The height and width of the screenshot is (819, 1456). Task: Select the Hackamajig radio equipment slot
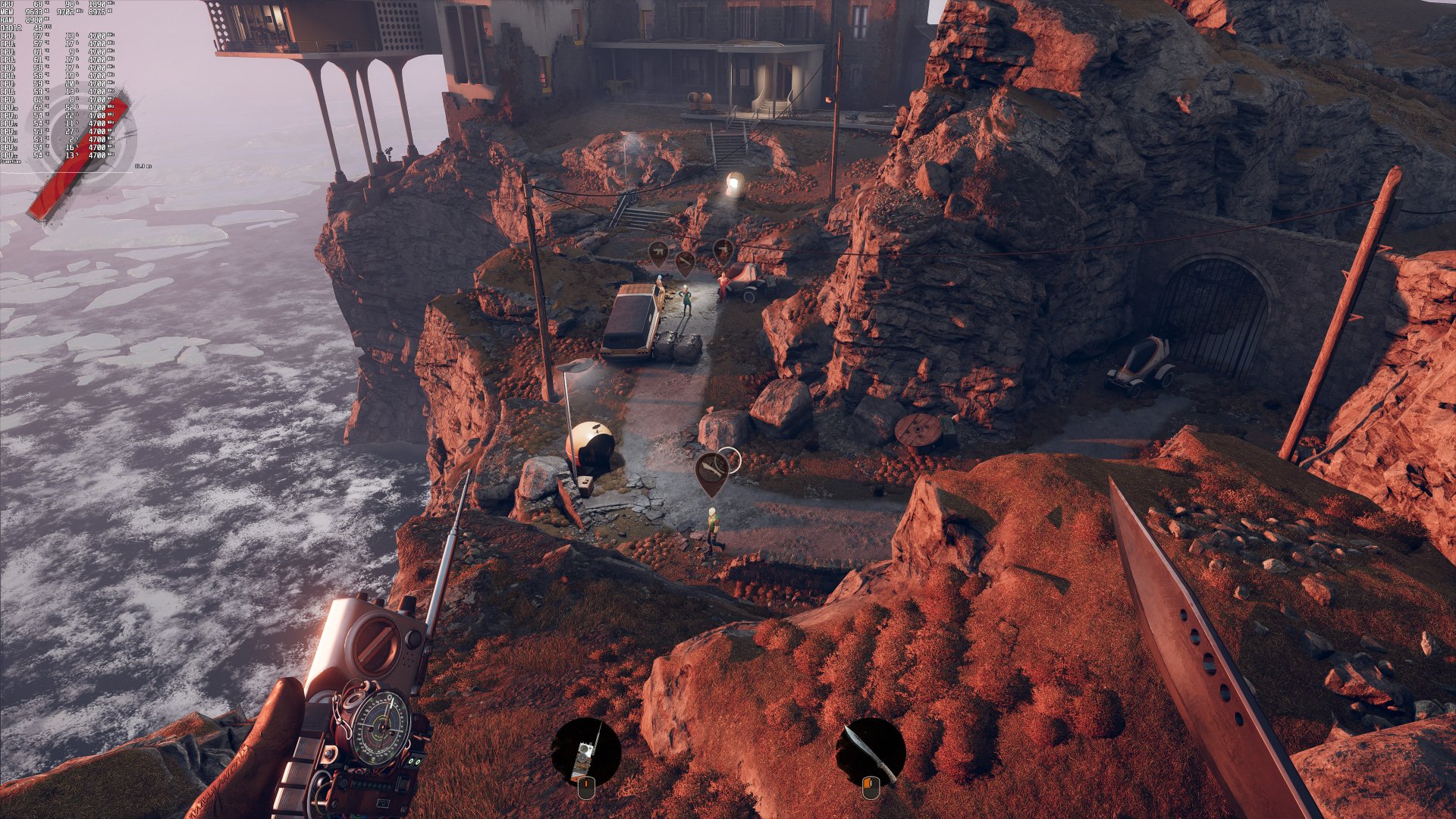pyautogui.click(x=585, y=752)
